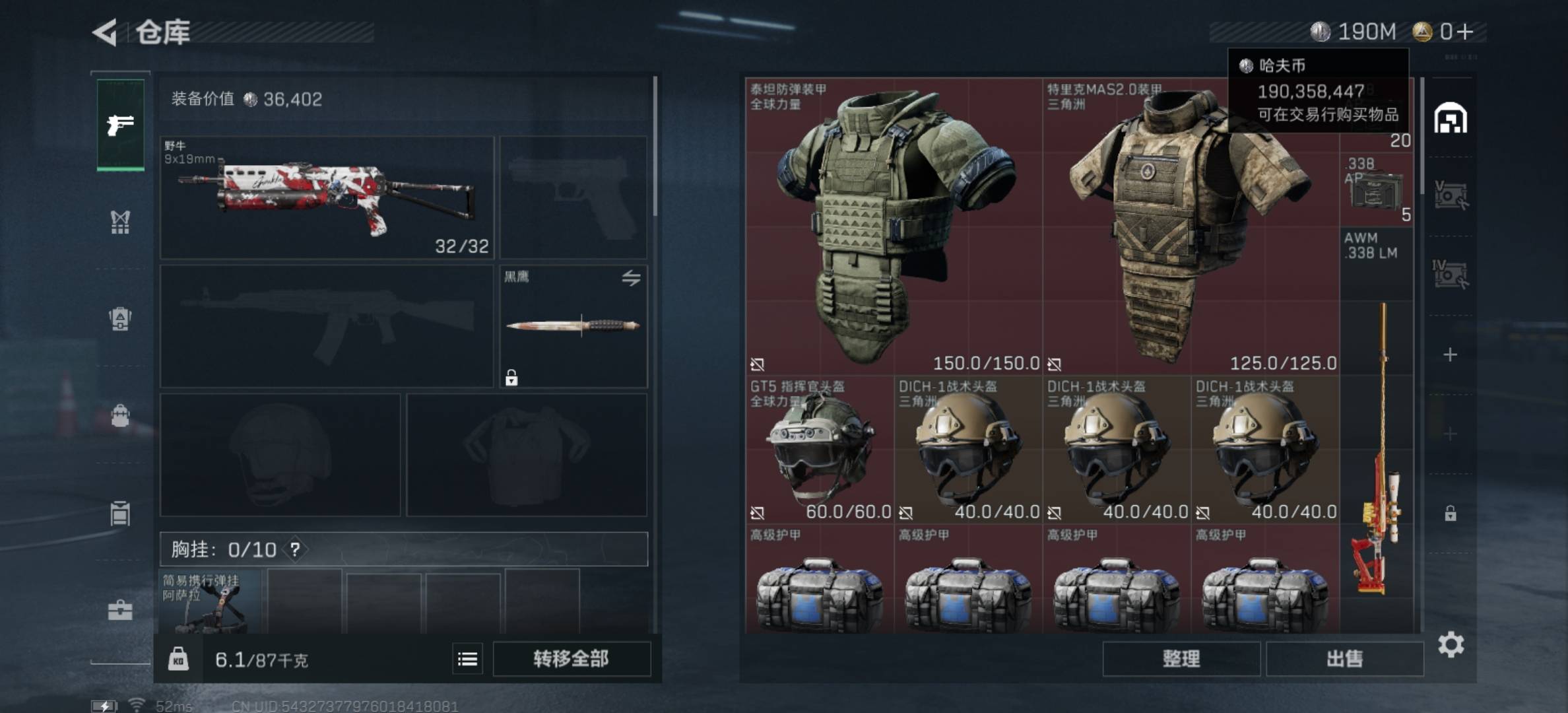The height and width of the screenshot is (713, 1568).
Task: Show the 胸挂 help question mark
Action: 295,549
